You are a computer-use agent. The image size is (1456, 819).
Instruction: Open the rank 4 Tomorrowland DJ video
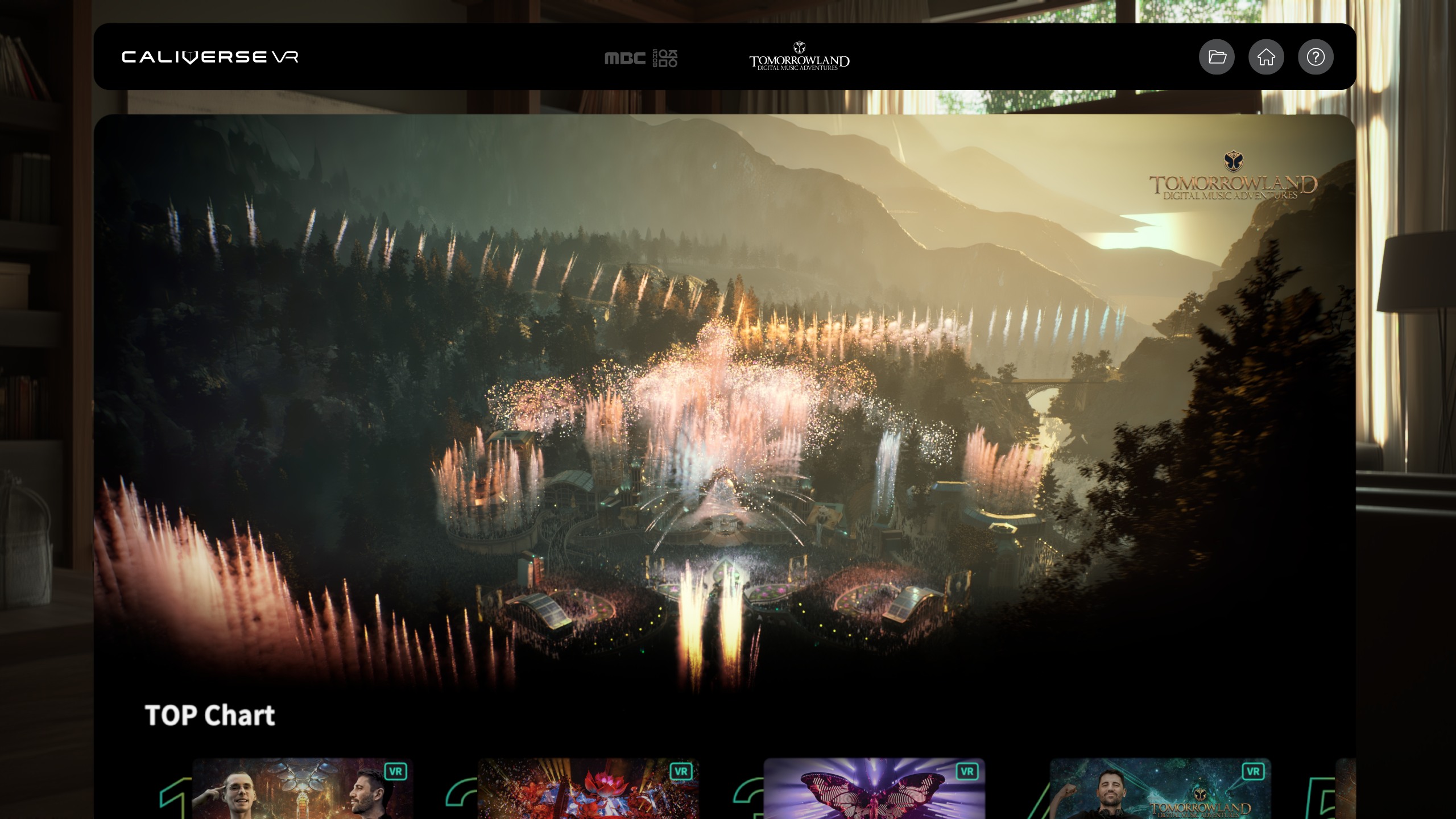coord(1160,789)
